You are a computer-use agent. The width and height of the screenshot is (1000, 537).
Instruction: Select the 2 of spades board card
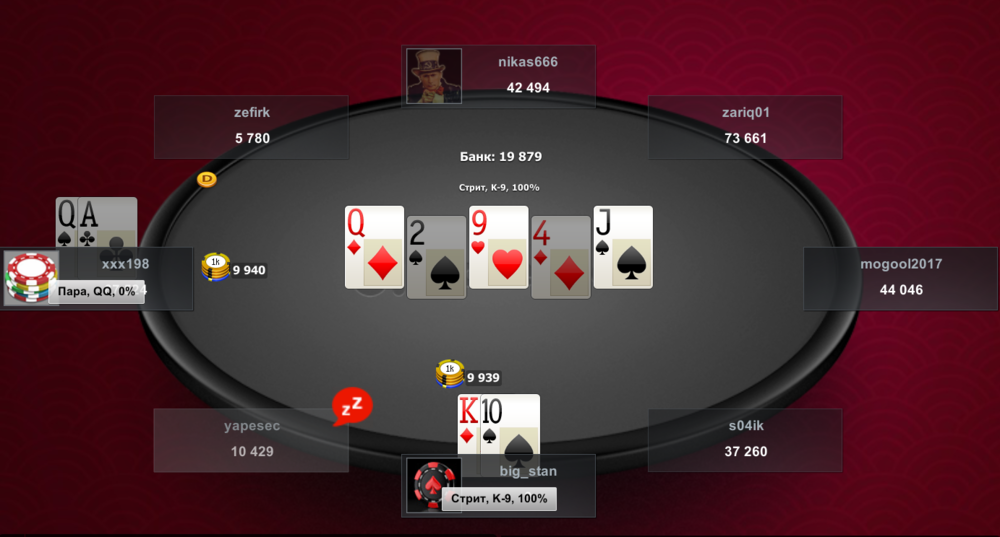point(436,257)
